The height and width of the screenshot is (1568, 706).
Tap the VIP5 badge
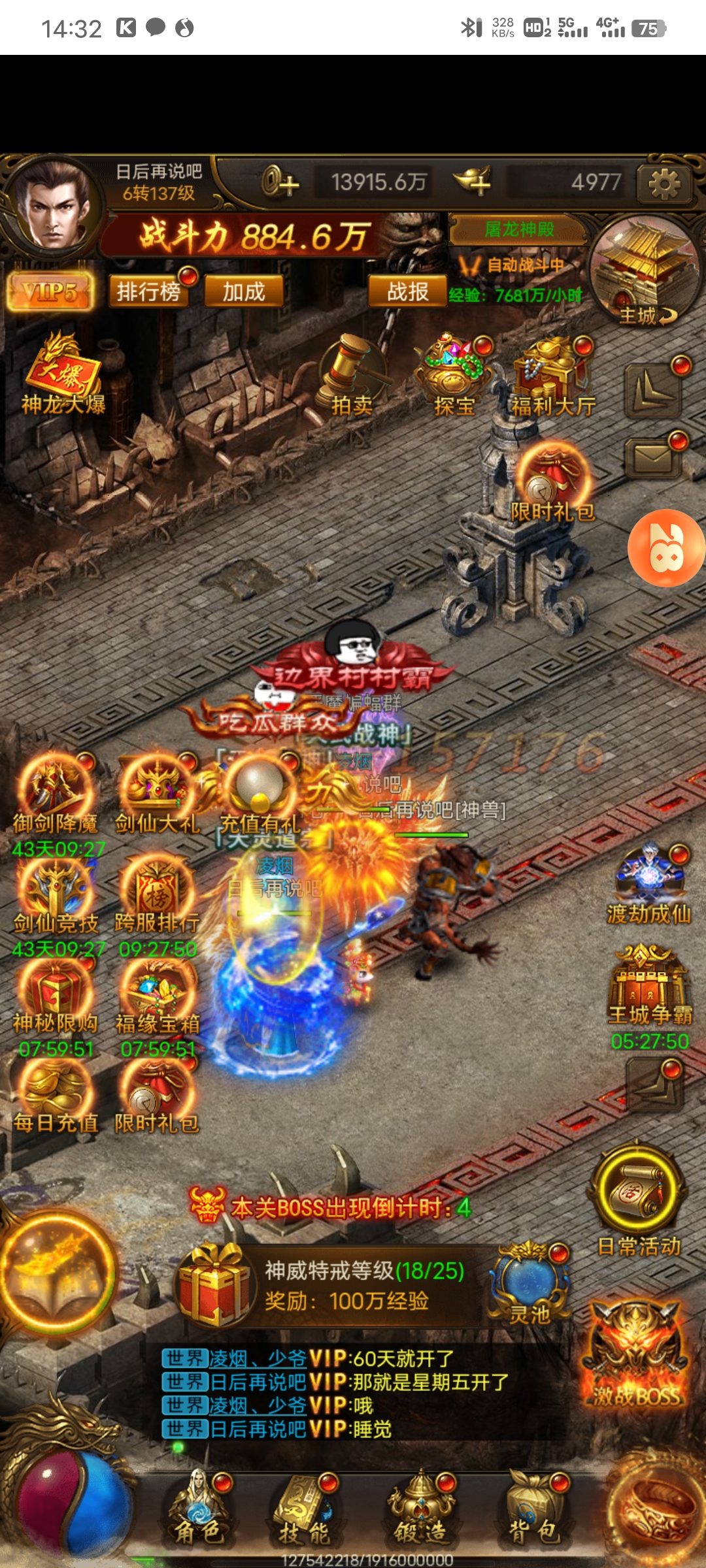[50, 291]
